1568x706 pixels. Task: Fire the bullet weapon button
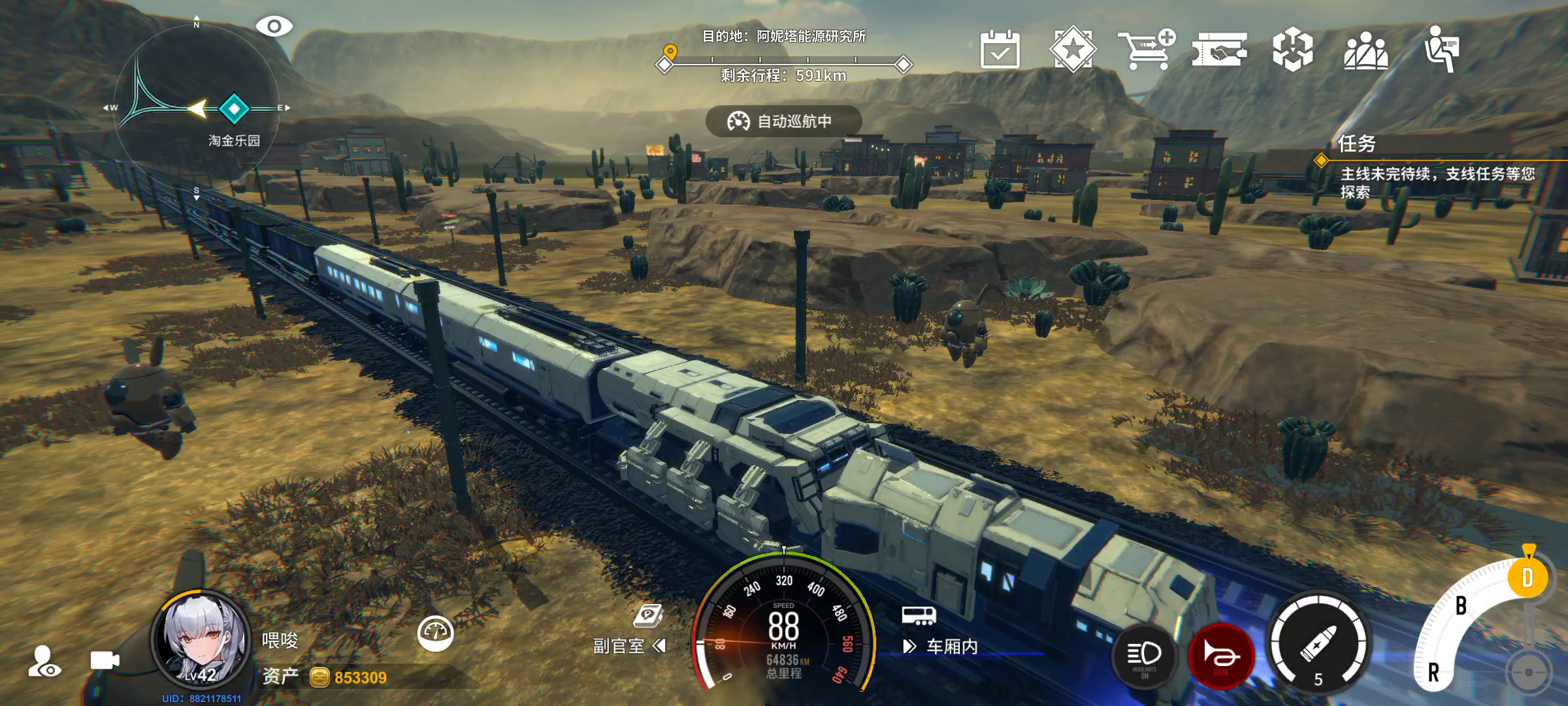1318,643
